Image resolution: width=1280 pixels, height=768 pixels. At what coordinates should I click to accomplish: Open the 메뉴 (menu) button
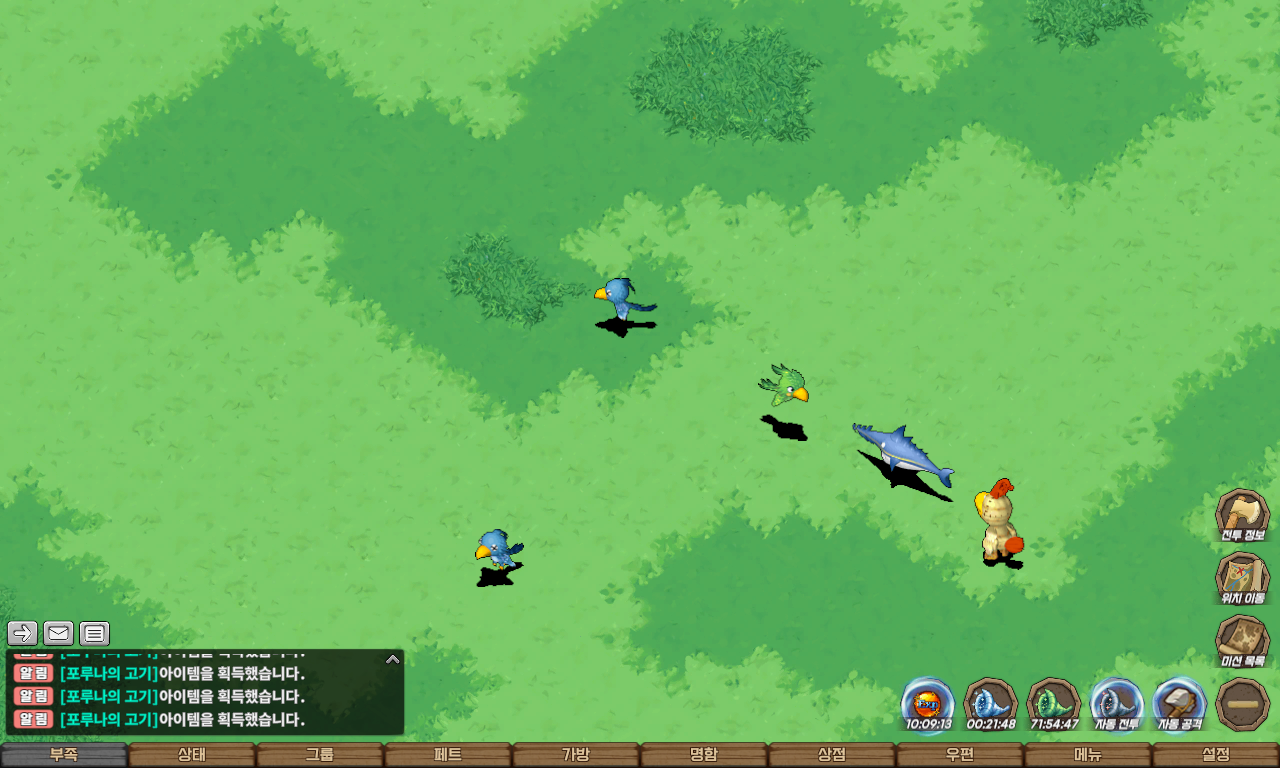pyautogui.click(x=1088, y=755)
